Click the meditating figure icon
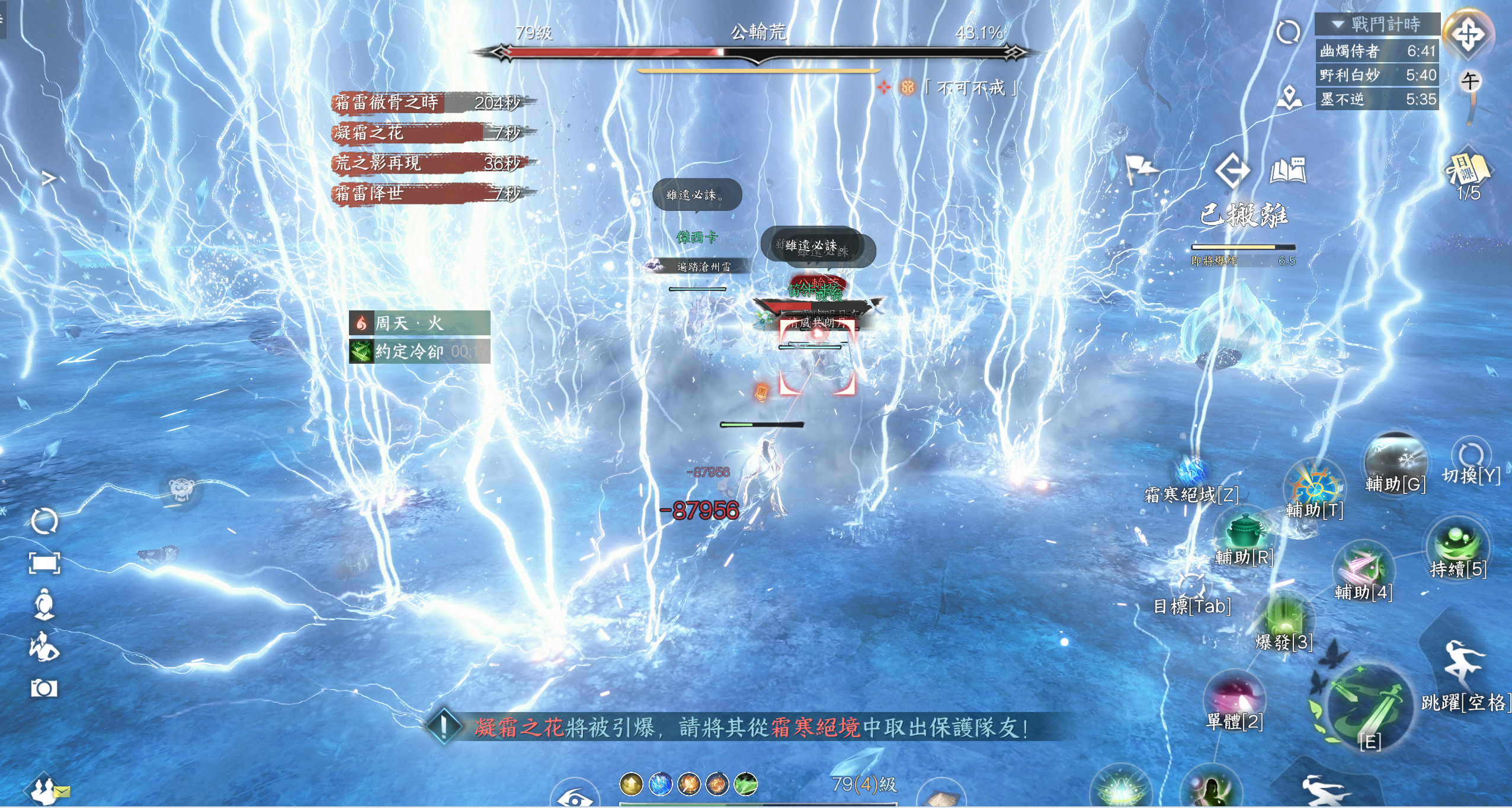The height and width of the screenshot is (808, 1512). pos(44,604)
